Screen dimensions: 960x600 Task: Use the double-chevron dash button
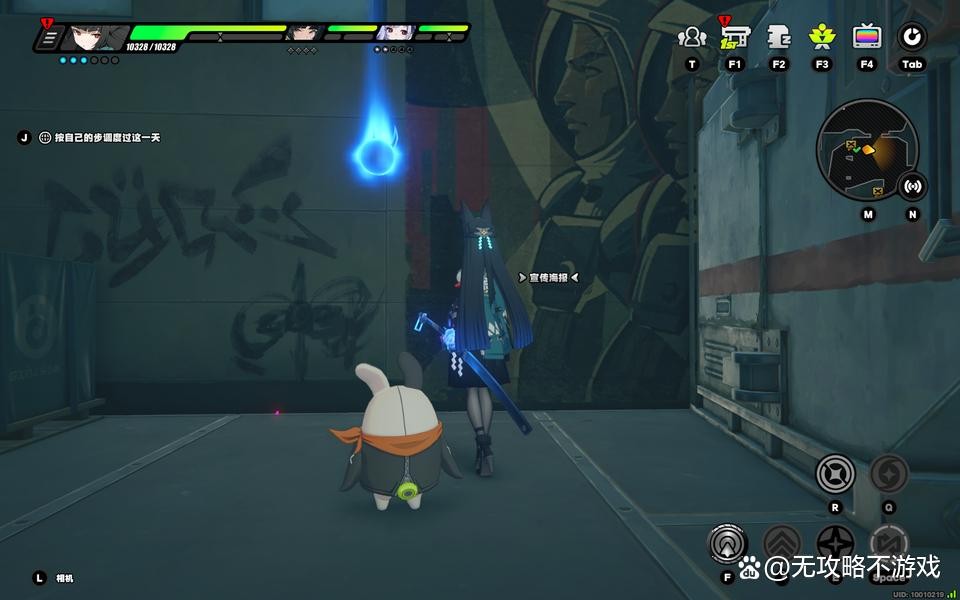click(783, 546)
